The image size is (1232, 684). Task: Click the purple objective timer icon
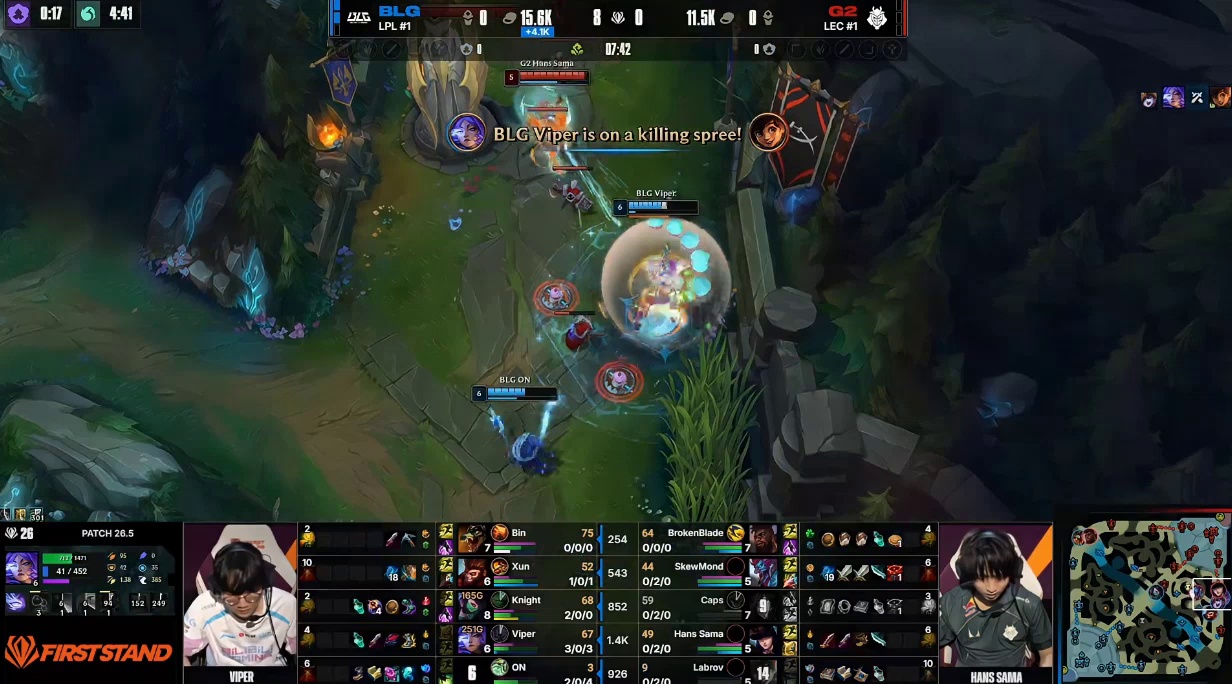tap(18, 14)
